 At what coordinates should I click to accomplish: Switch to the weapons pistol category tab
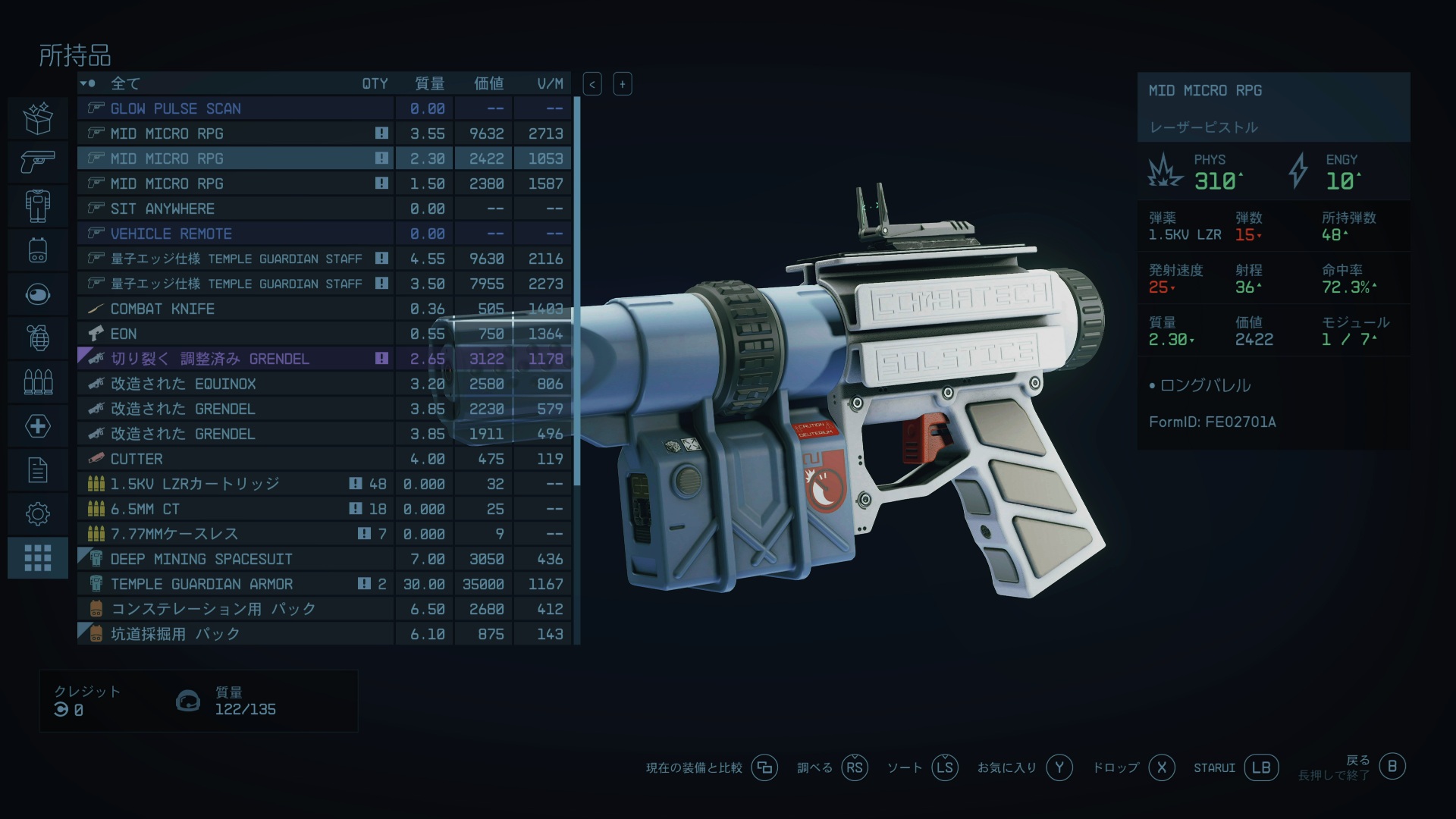click(x=38, y=161)
